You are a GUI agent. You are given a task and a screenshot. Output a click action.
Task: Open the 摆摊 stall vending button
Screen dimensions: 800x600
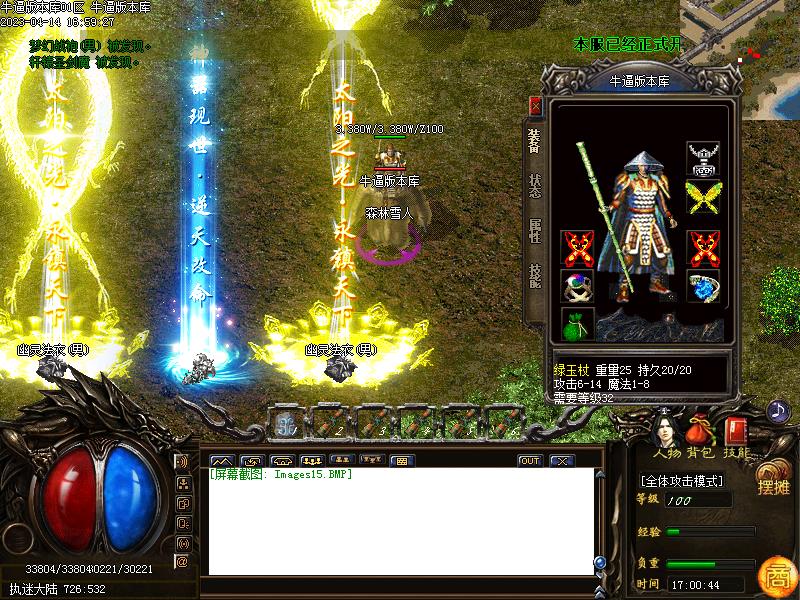(773, 480)
